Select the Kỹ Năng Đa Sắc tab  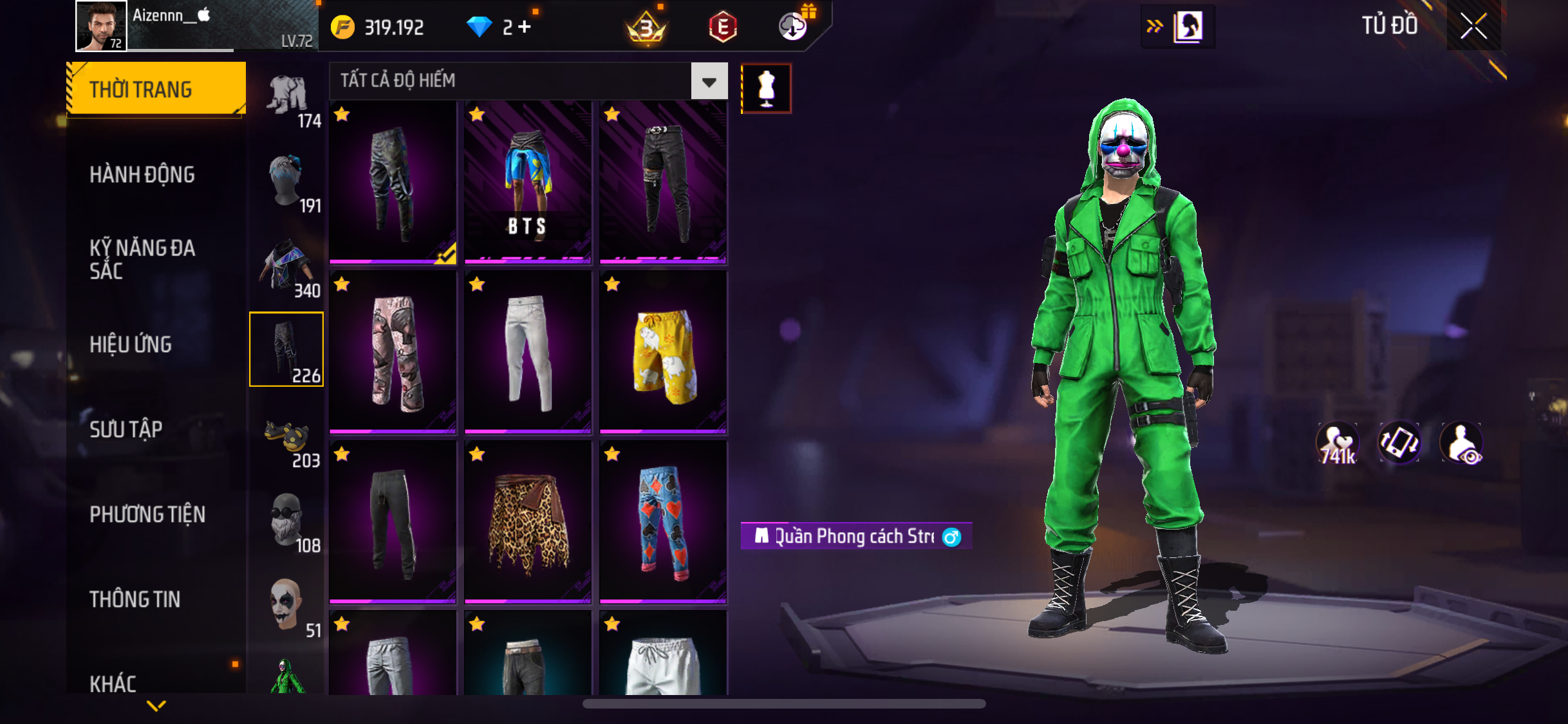tap(142, 259)
